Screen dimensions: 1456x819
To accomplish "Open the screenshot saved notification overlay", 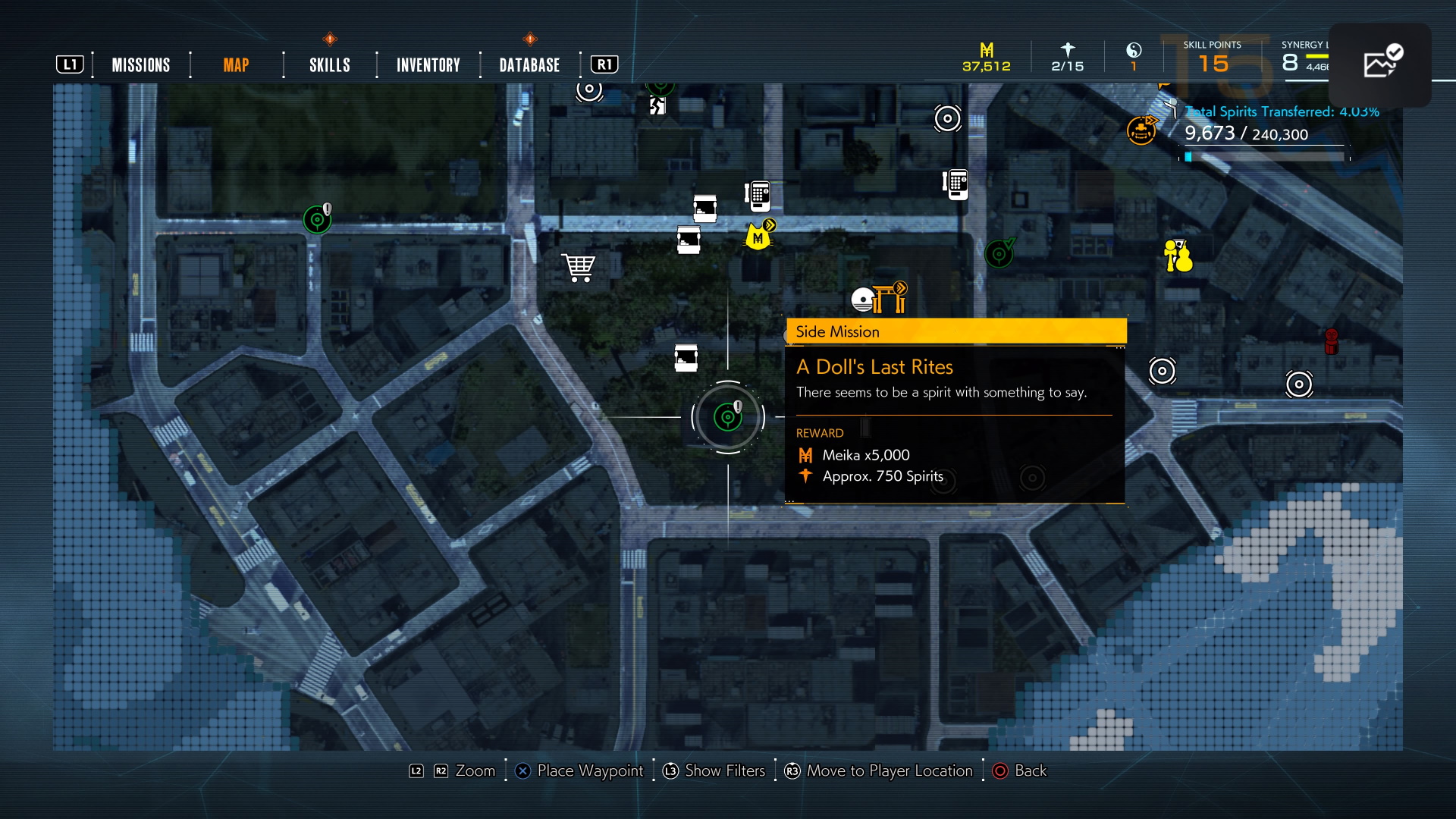I will (1379, 64).
